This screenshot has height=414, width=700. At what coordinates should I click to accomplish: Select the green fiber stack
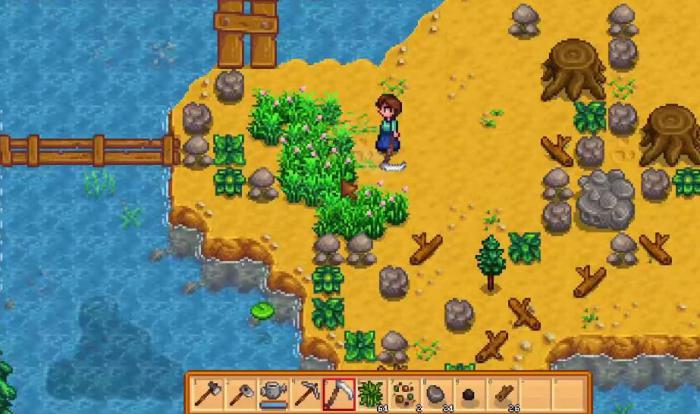tap(370, 393)
